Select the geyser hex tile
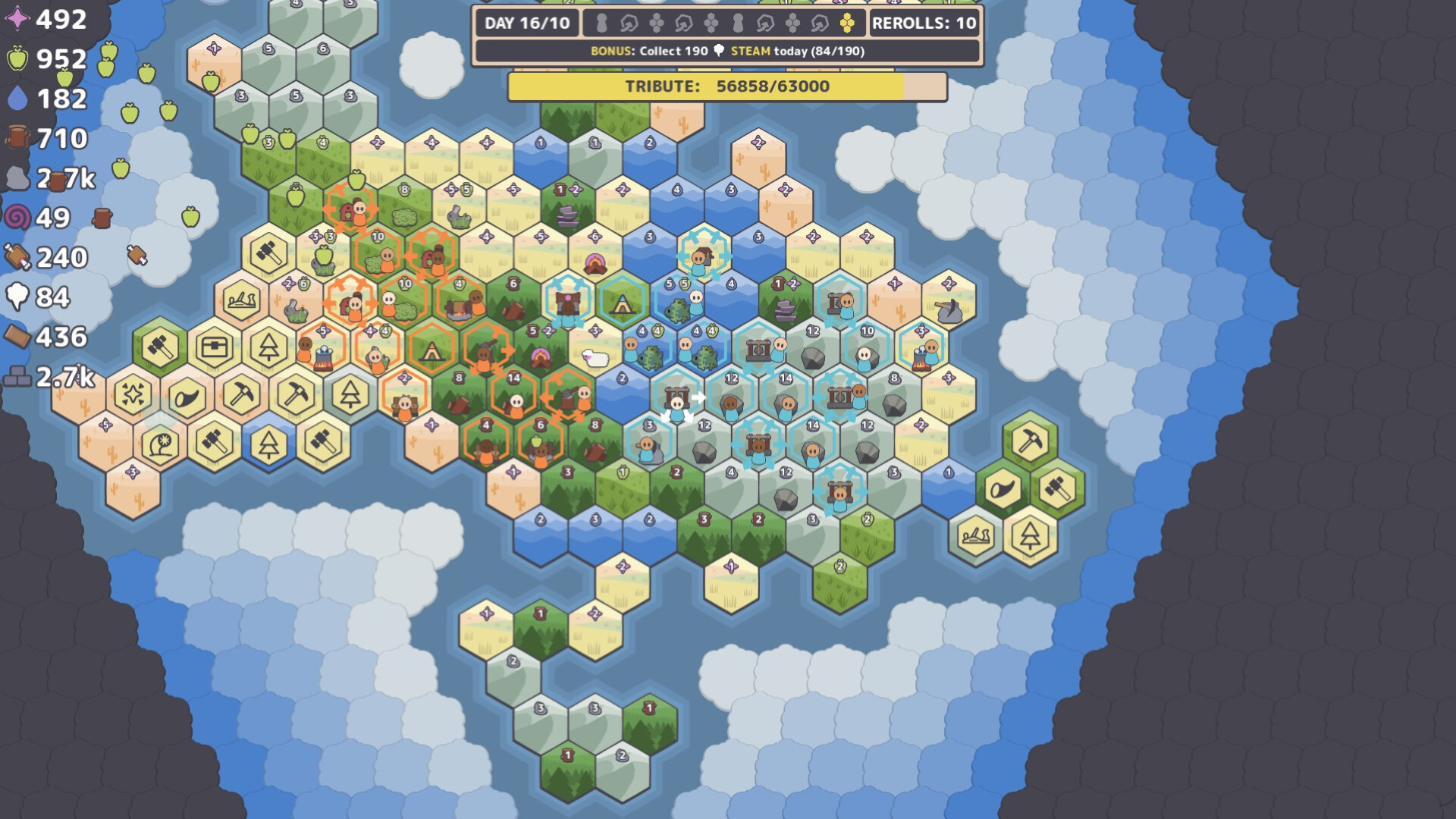 click(159, 444)
